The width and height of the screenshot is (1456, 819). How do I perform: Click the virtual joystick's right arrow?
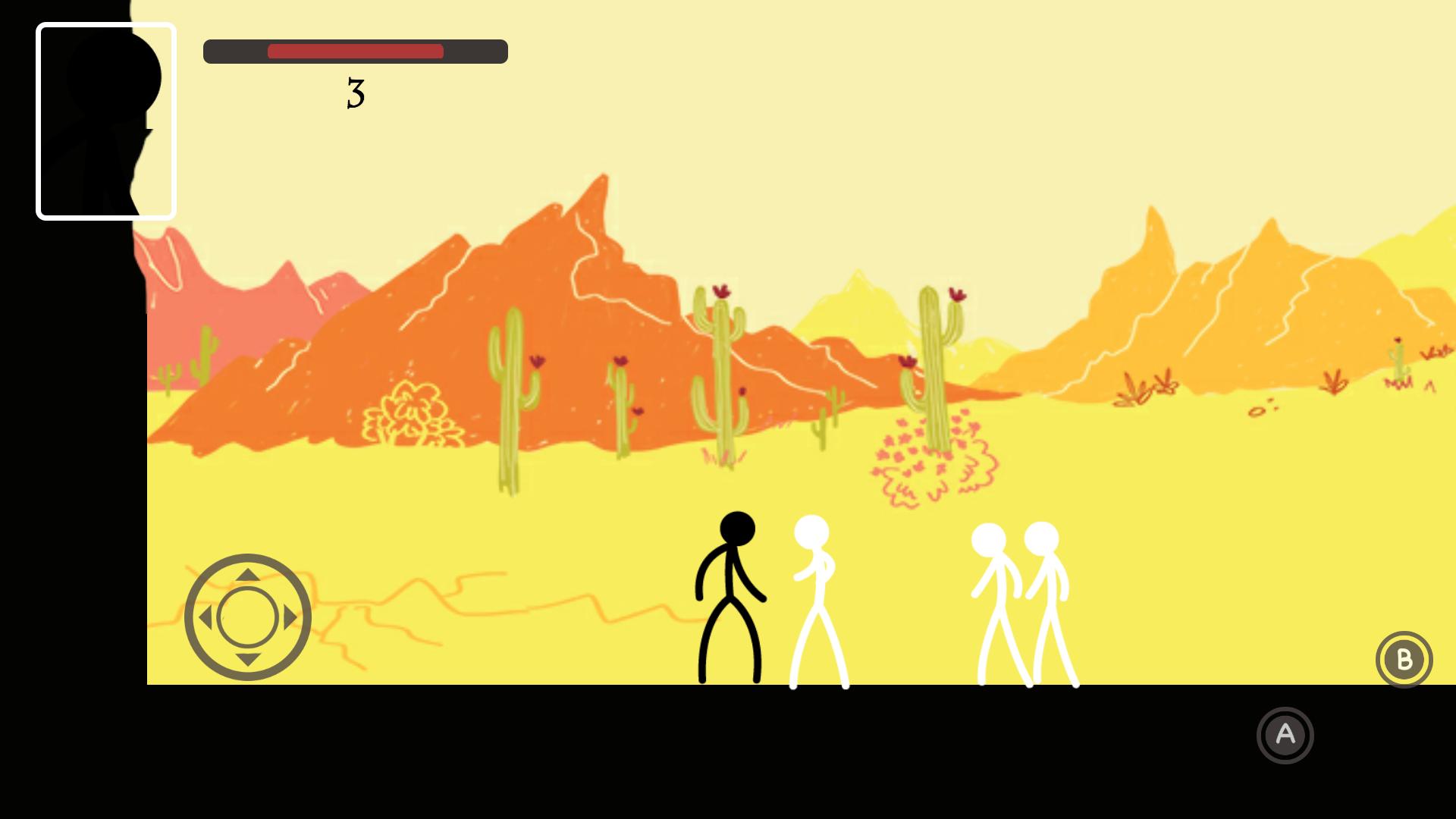coord(290,618)
